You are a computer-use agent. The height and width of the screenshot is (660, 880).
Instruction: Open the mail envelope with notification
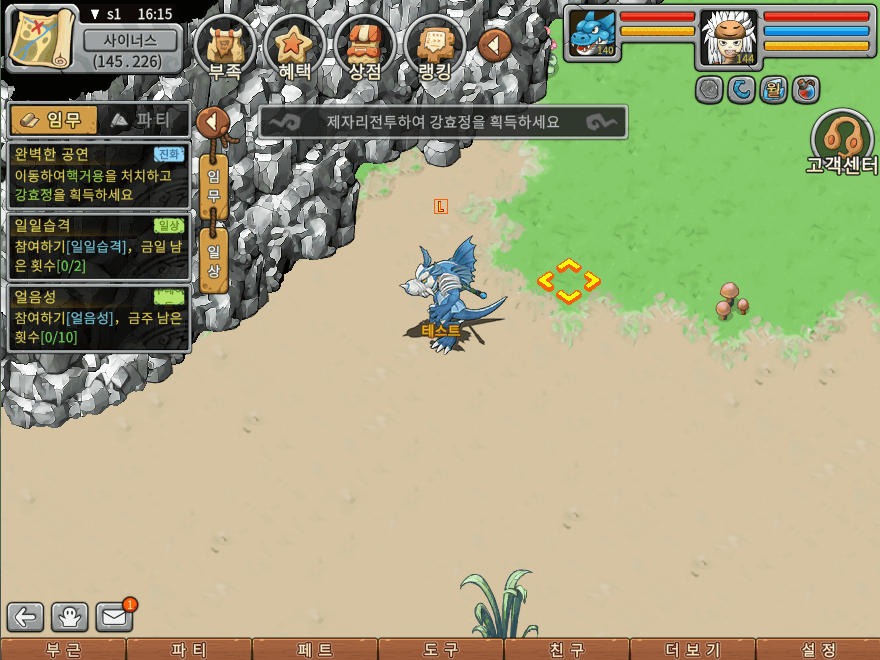pyautogui.click(x=115, y=617)
